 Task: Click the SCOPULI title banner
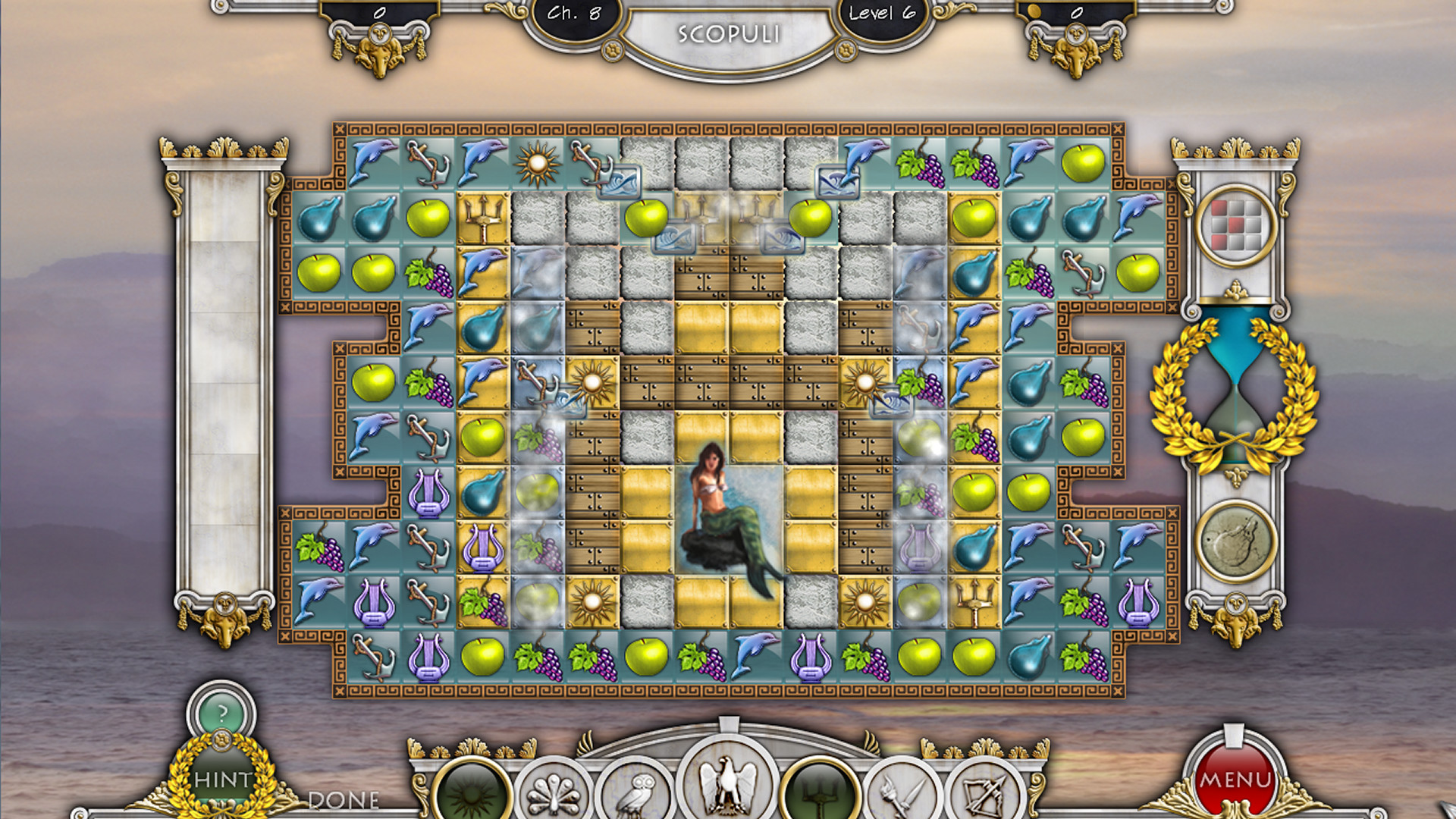[730, 33]
